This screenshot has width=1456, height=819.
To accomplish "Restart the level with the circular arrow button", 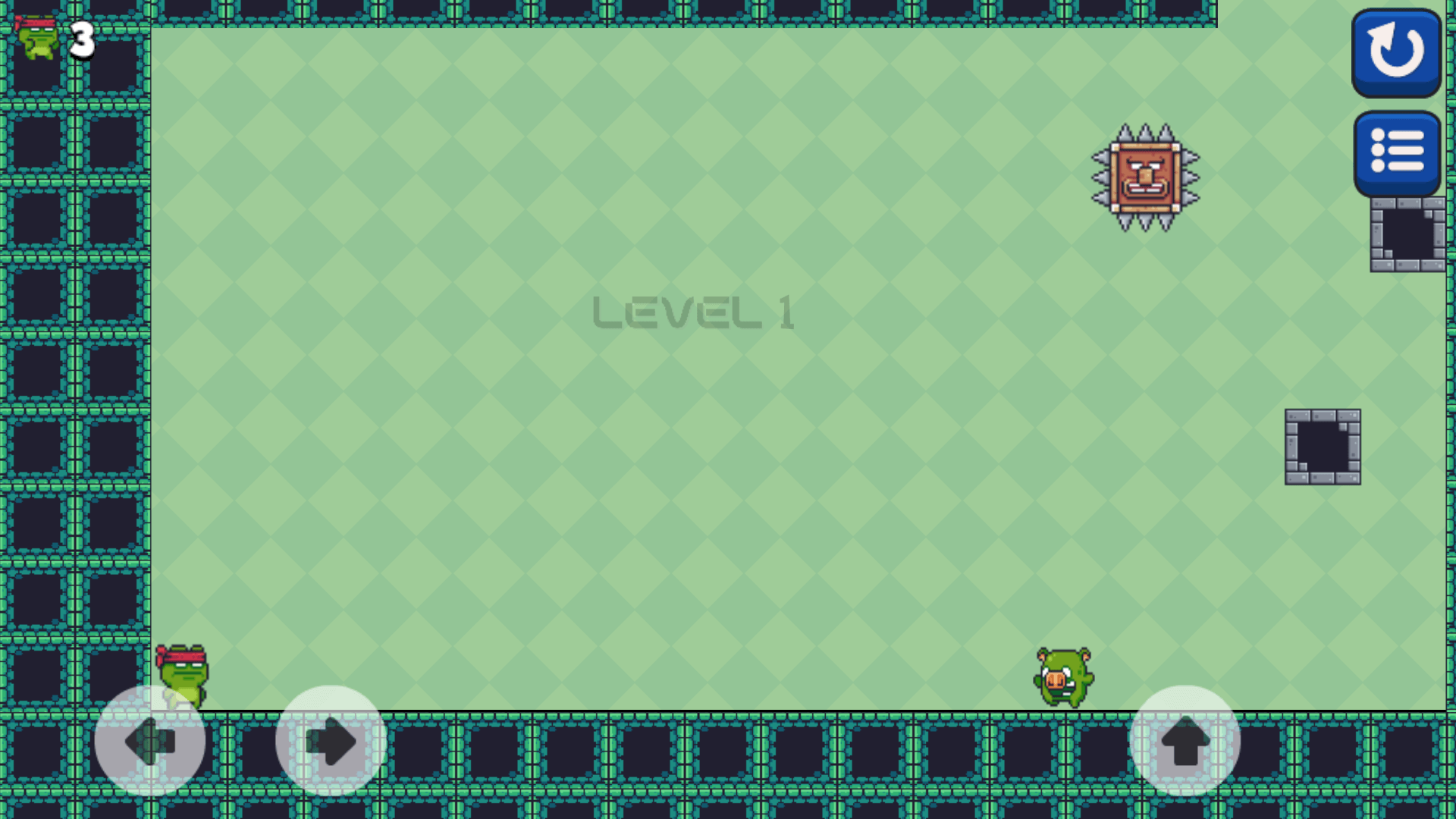I will [1396, 52].
